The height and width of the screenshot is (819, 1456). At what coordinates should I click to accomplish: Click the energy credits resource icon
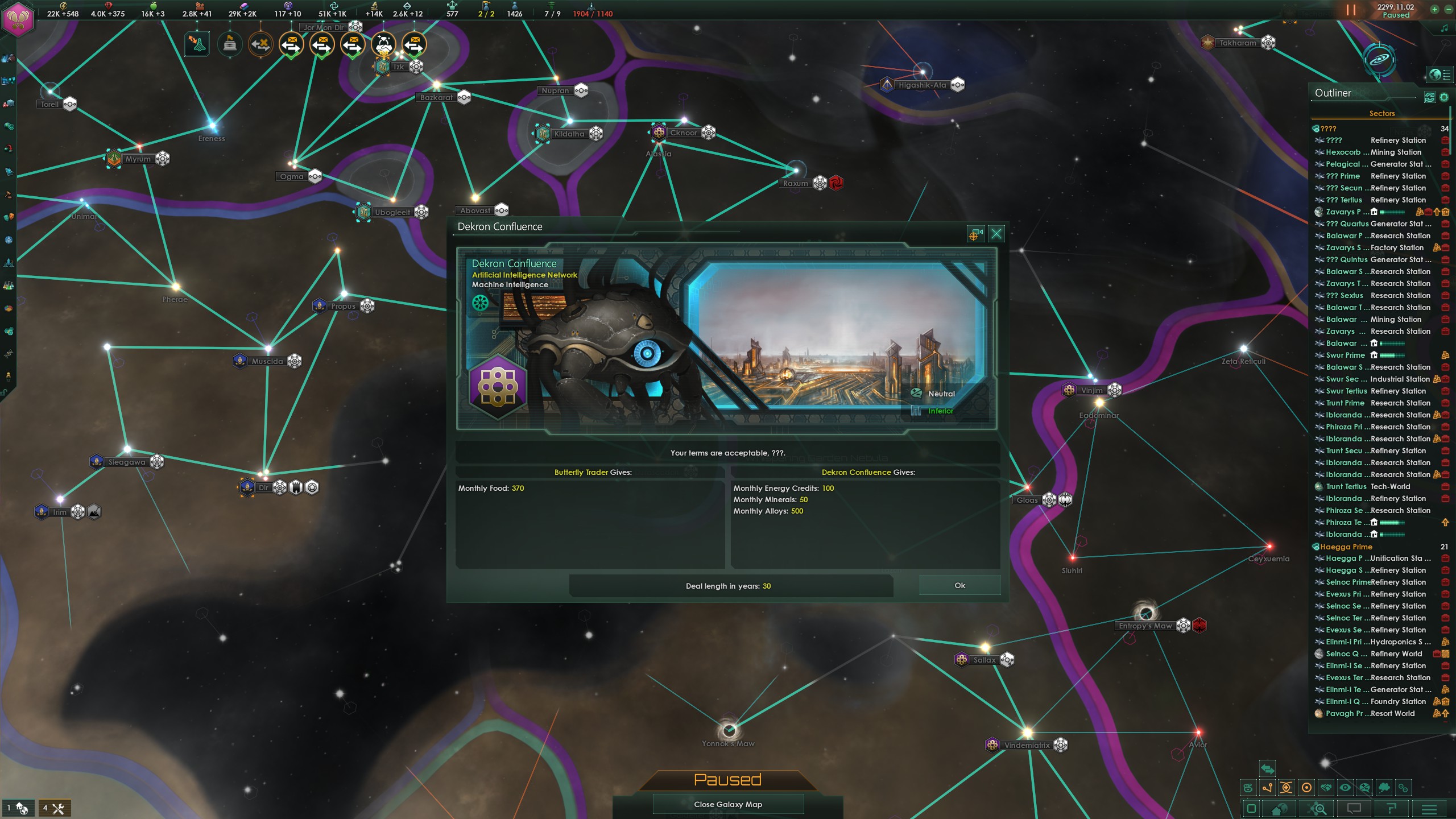[64, 6]
